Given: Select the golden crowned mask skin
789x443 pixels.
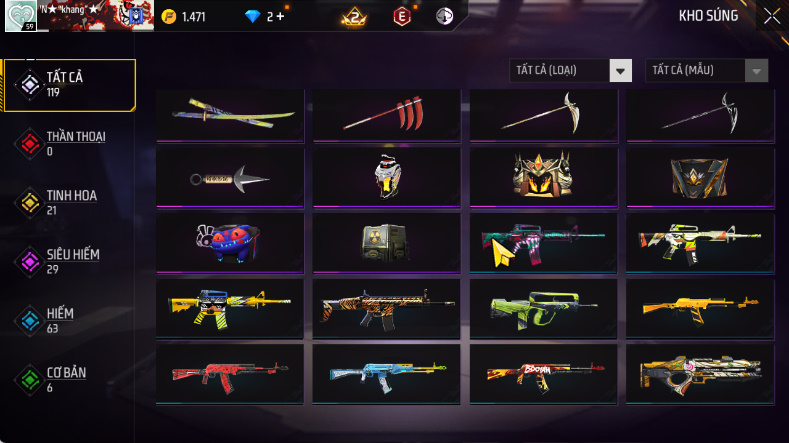Looking at the screenshot, I should [543, 177].
